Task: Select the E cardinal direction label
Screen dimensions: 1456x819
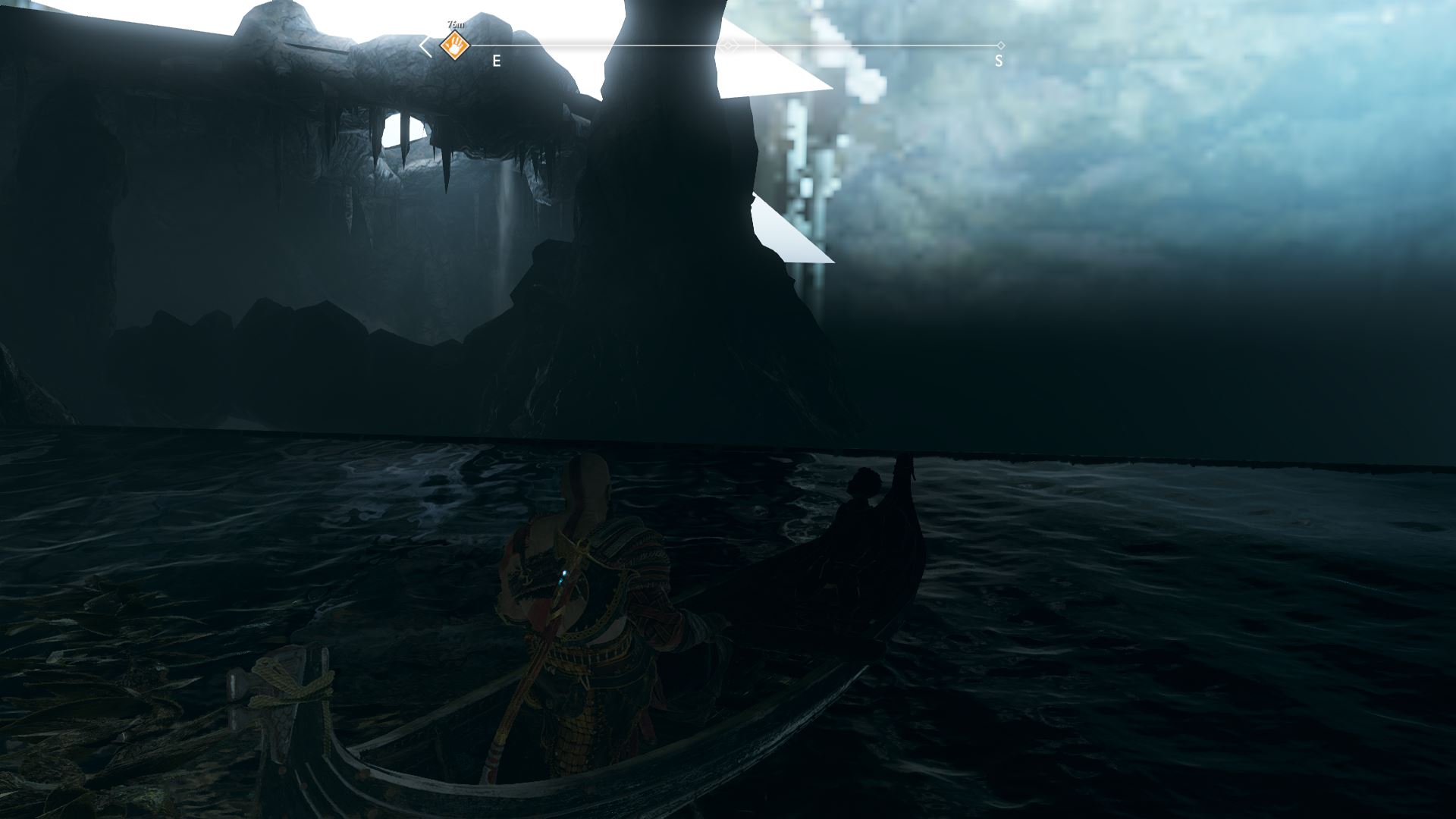Action: 497,60
